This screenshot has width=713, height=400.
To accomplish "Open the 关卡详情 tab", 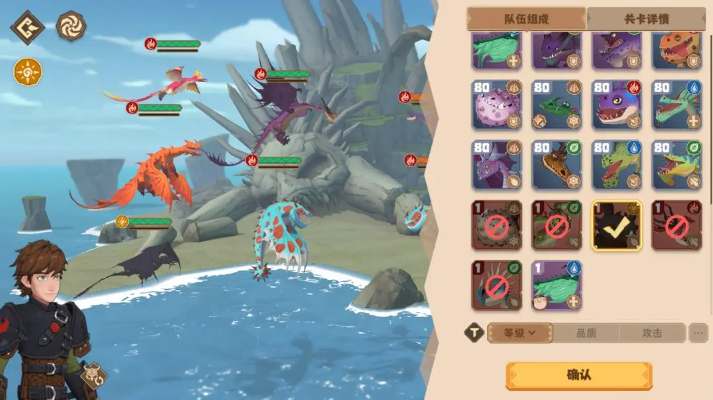I will [x=645, y=18].
